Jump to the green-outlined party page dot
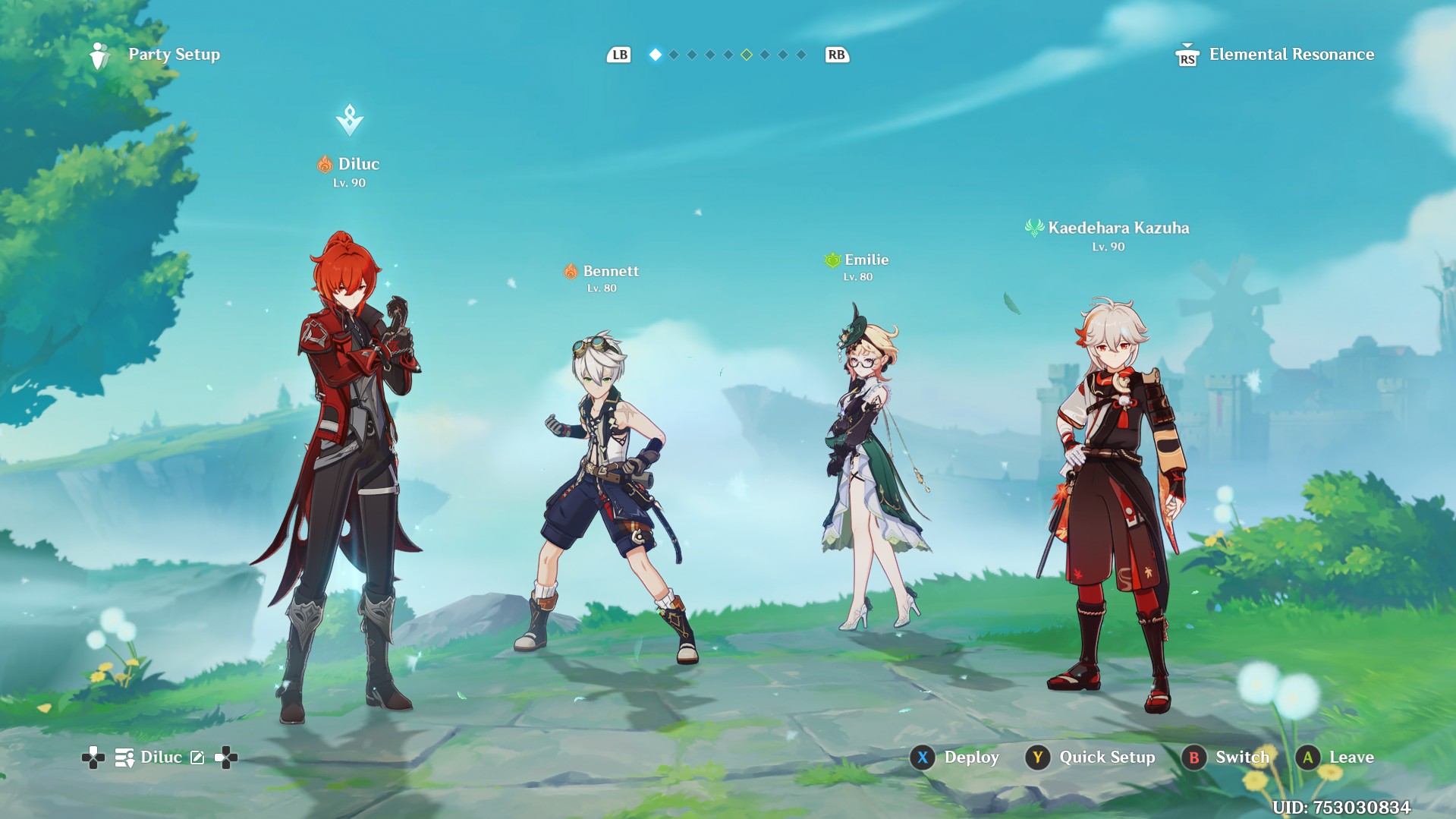 tap(747, 55)
